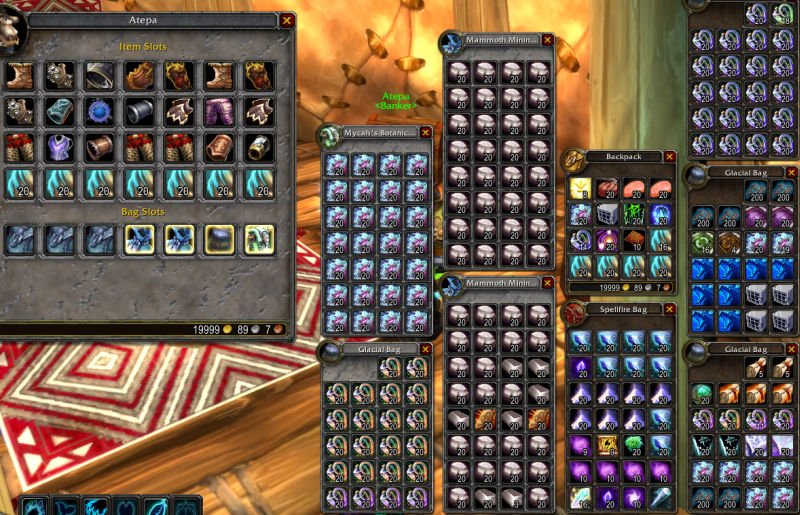Click the teal tunic in bank slots
This screenshot has height=515, width=800.
tap(60, 110)
